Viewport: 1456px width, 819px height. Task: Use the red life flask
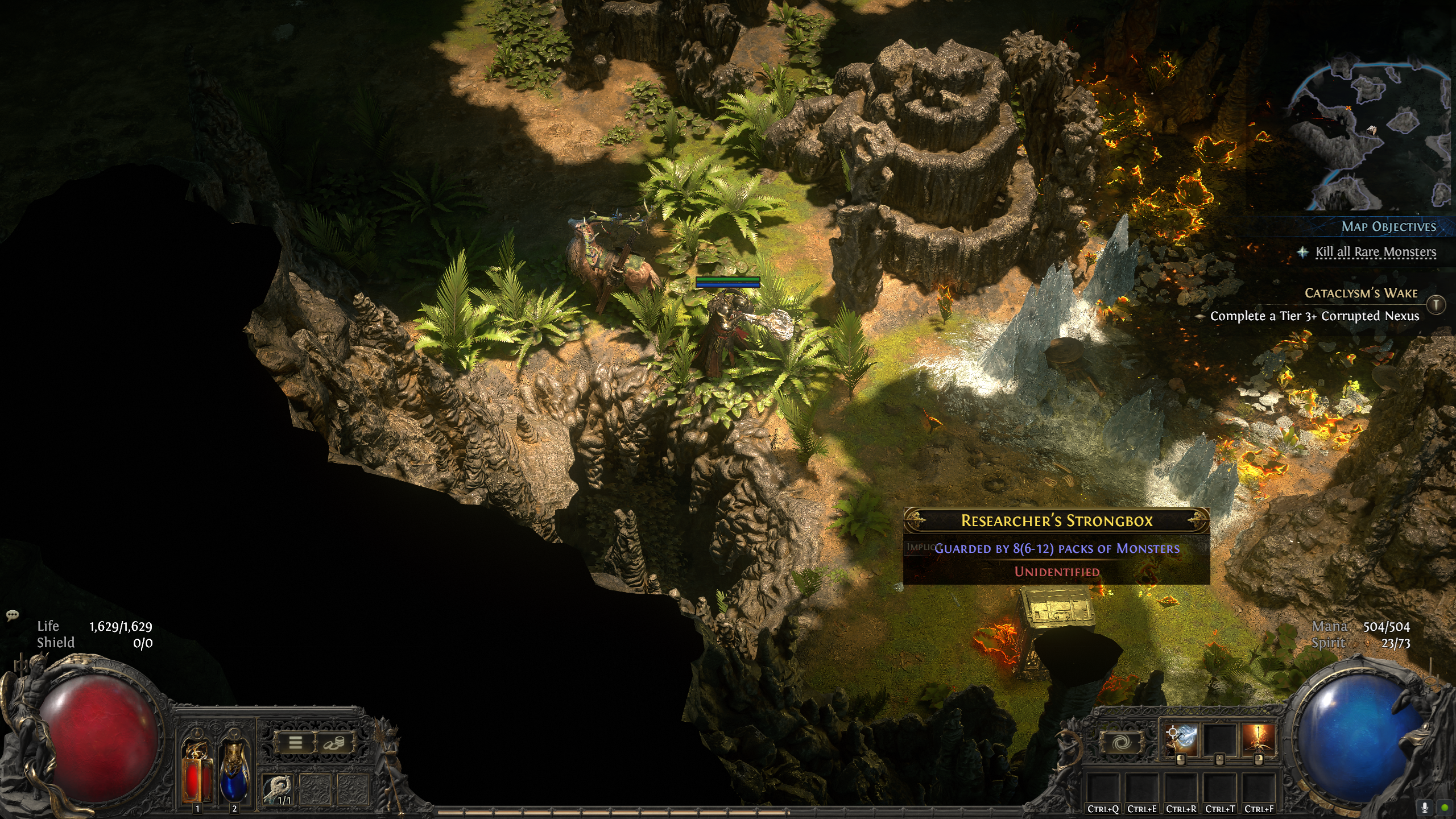(x=196, y=771)
